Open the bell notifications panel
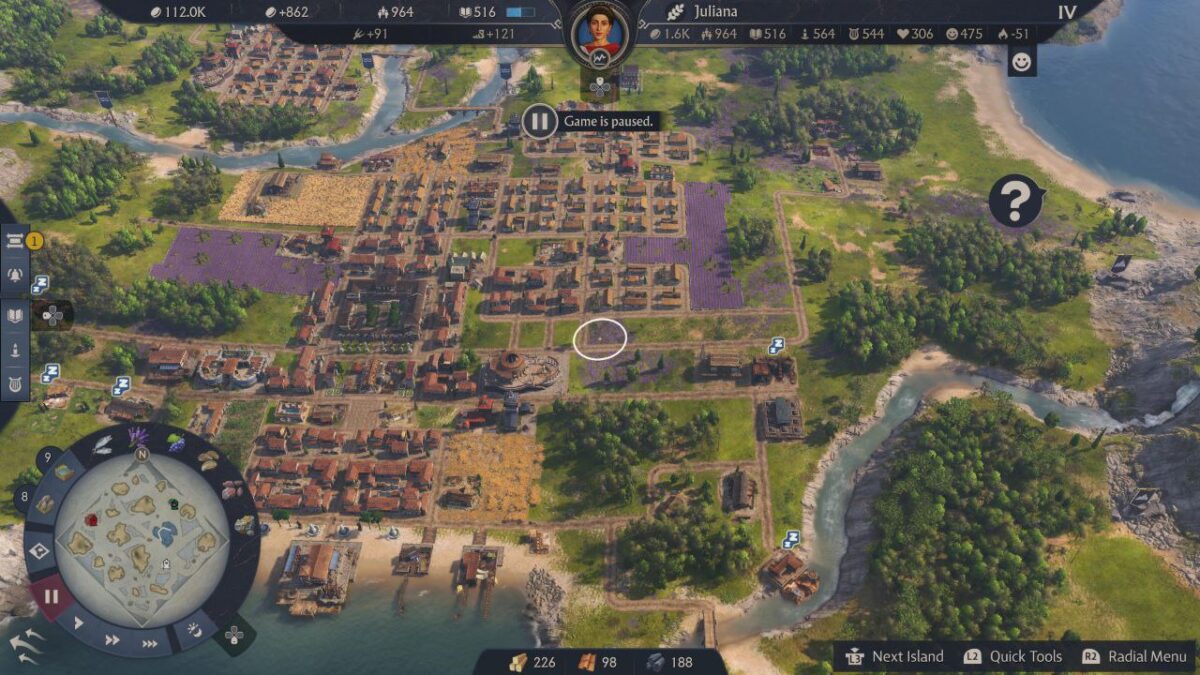 tap(15, 275)
